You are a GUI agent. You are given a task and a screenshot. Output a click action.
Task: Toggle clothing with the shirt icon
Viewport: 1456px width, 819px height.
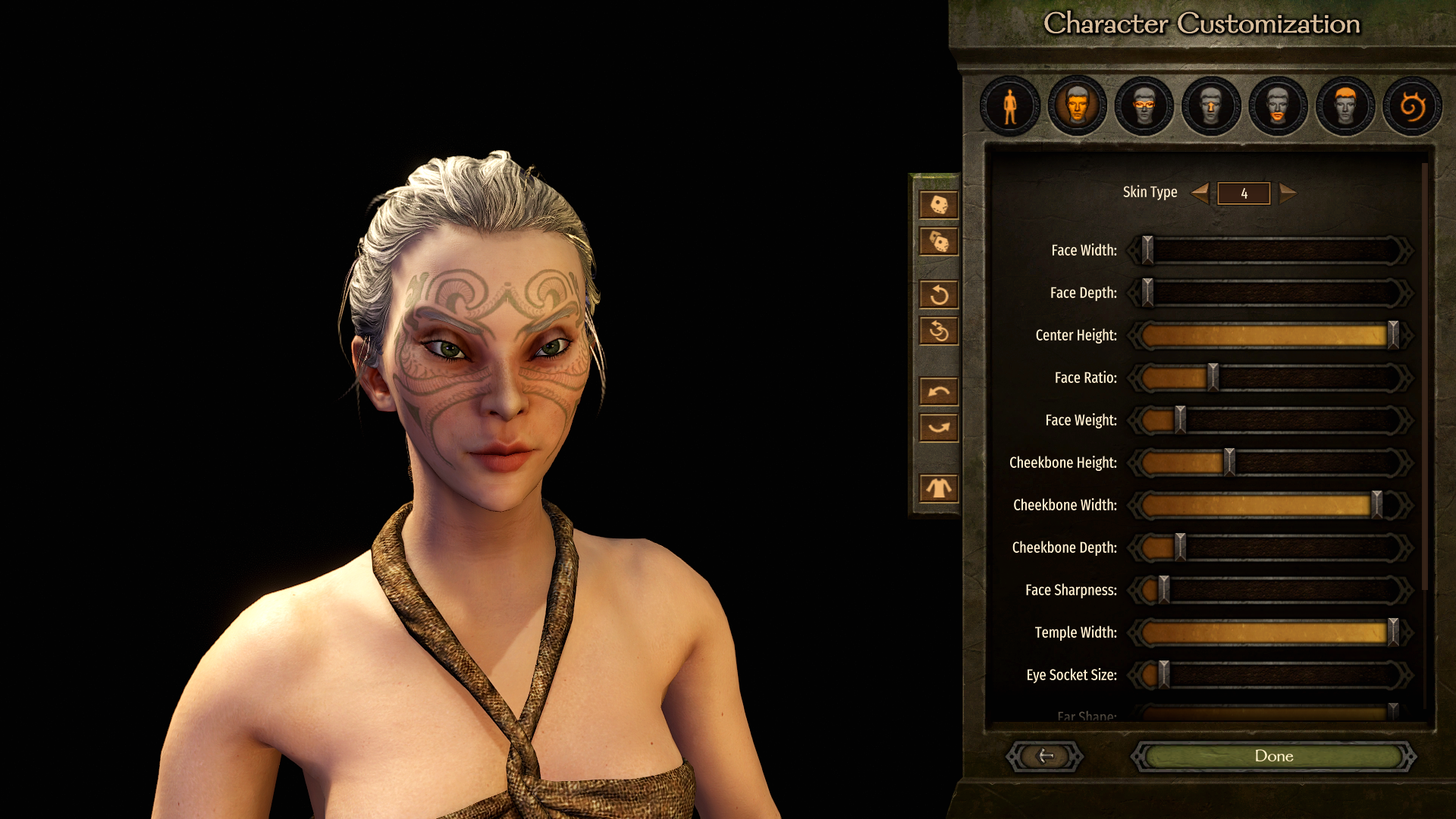click(939, 488)
